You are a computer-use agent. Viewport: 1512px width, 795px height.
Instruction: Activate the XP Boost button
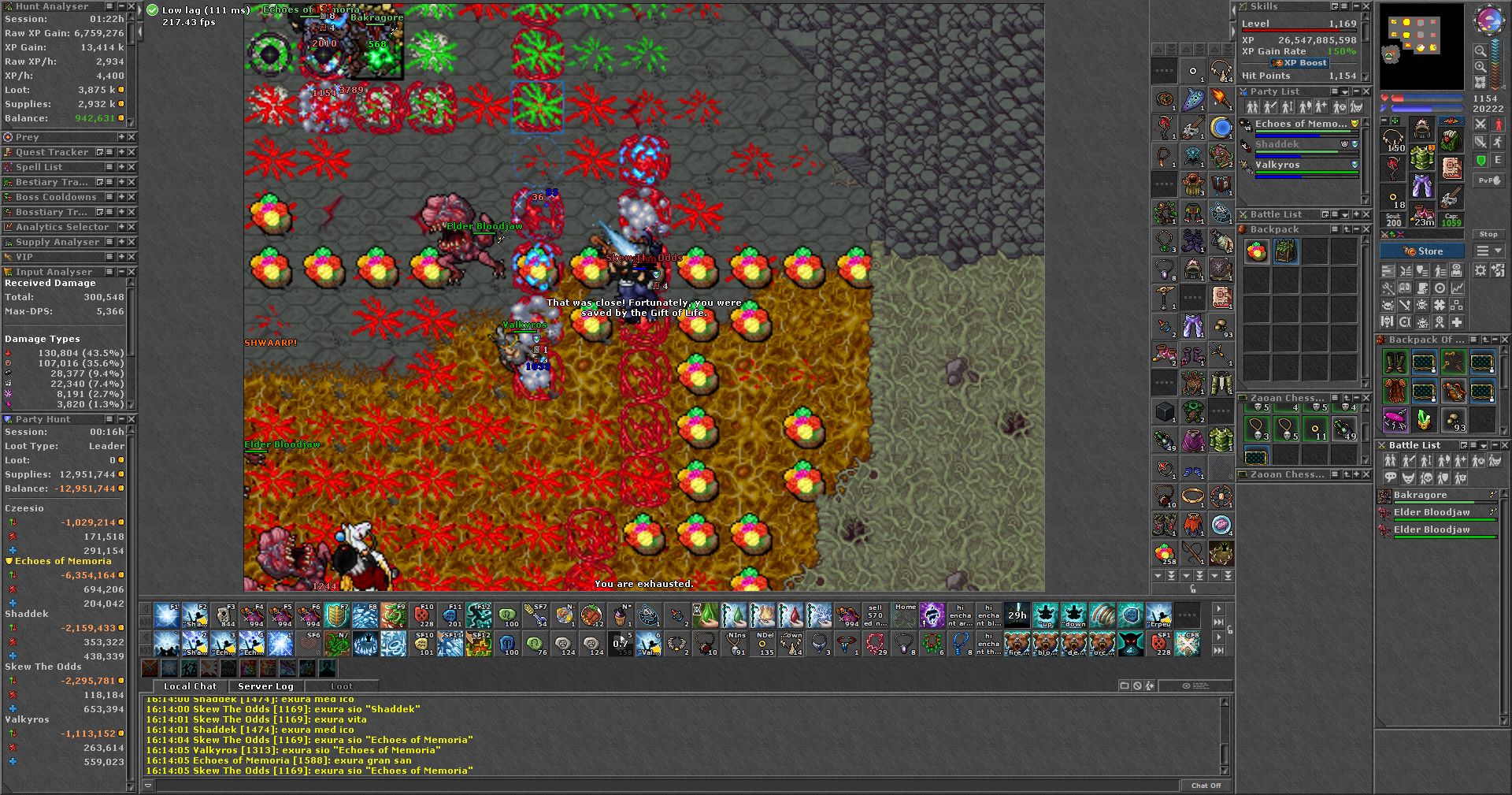1299,63
